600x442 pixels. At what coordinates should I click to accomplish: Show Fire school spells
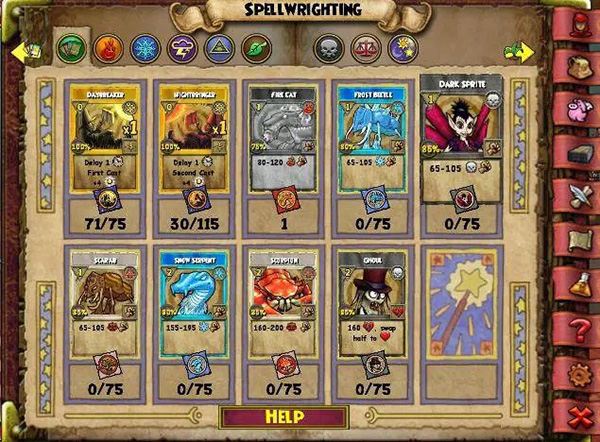(104, 48)
